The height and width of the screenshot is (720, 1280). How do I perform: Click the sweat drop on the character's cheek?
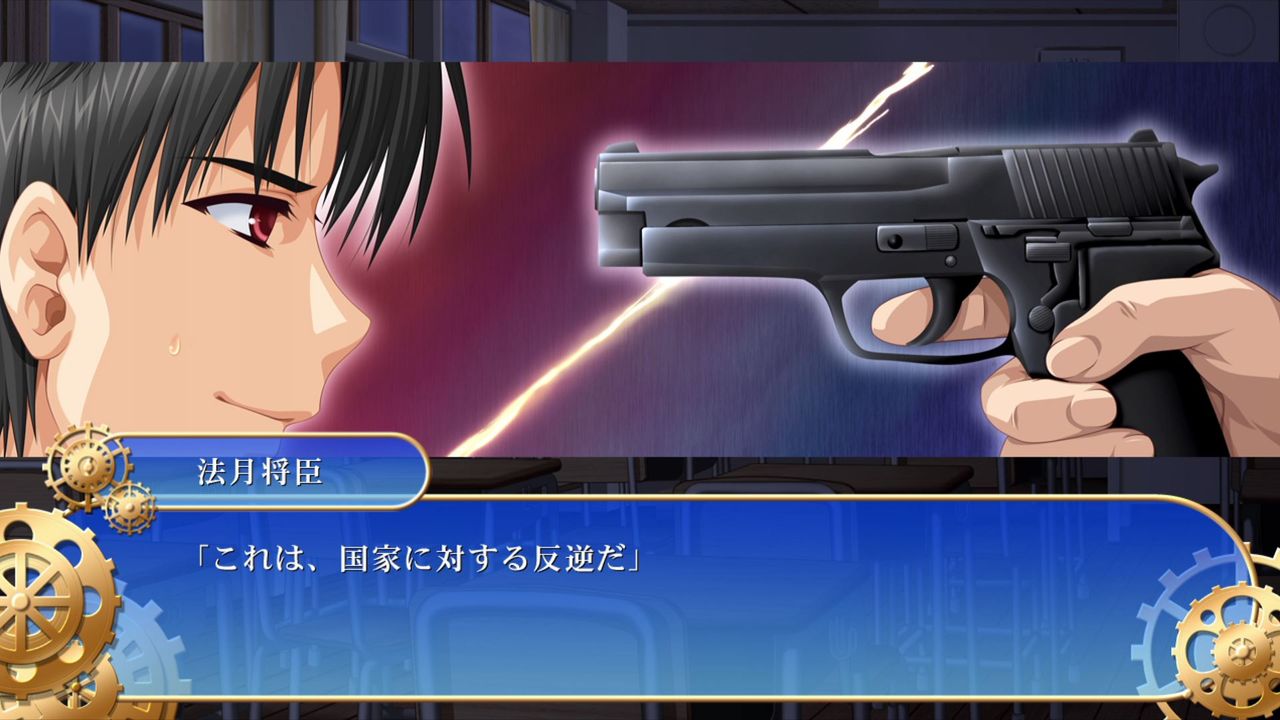(x=175, y=345)
